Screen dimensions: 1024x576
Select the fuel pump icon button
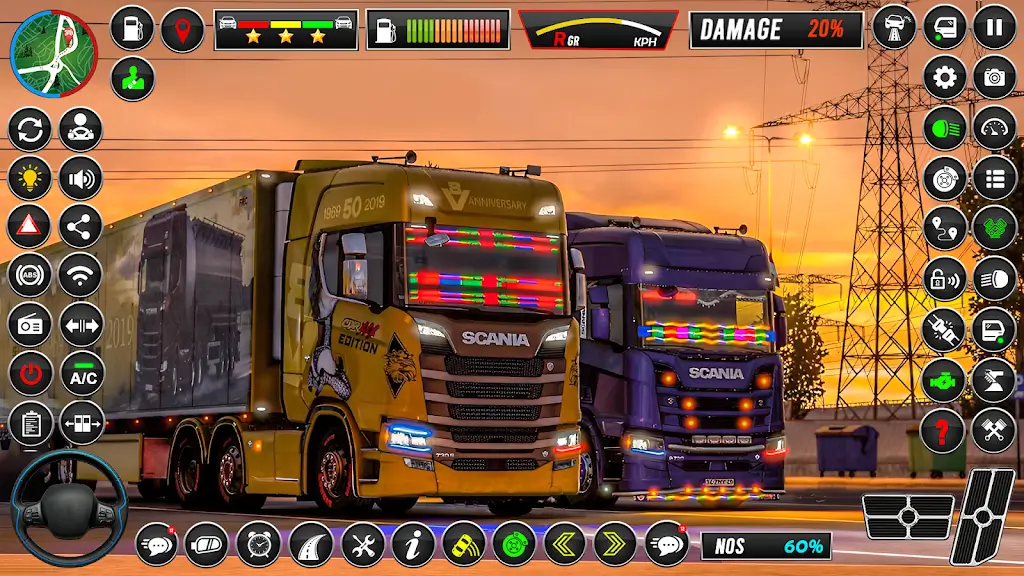[x=132, y=28]
